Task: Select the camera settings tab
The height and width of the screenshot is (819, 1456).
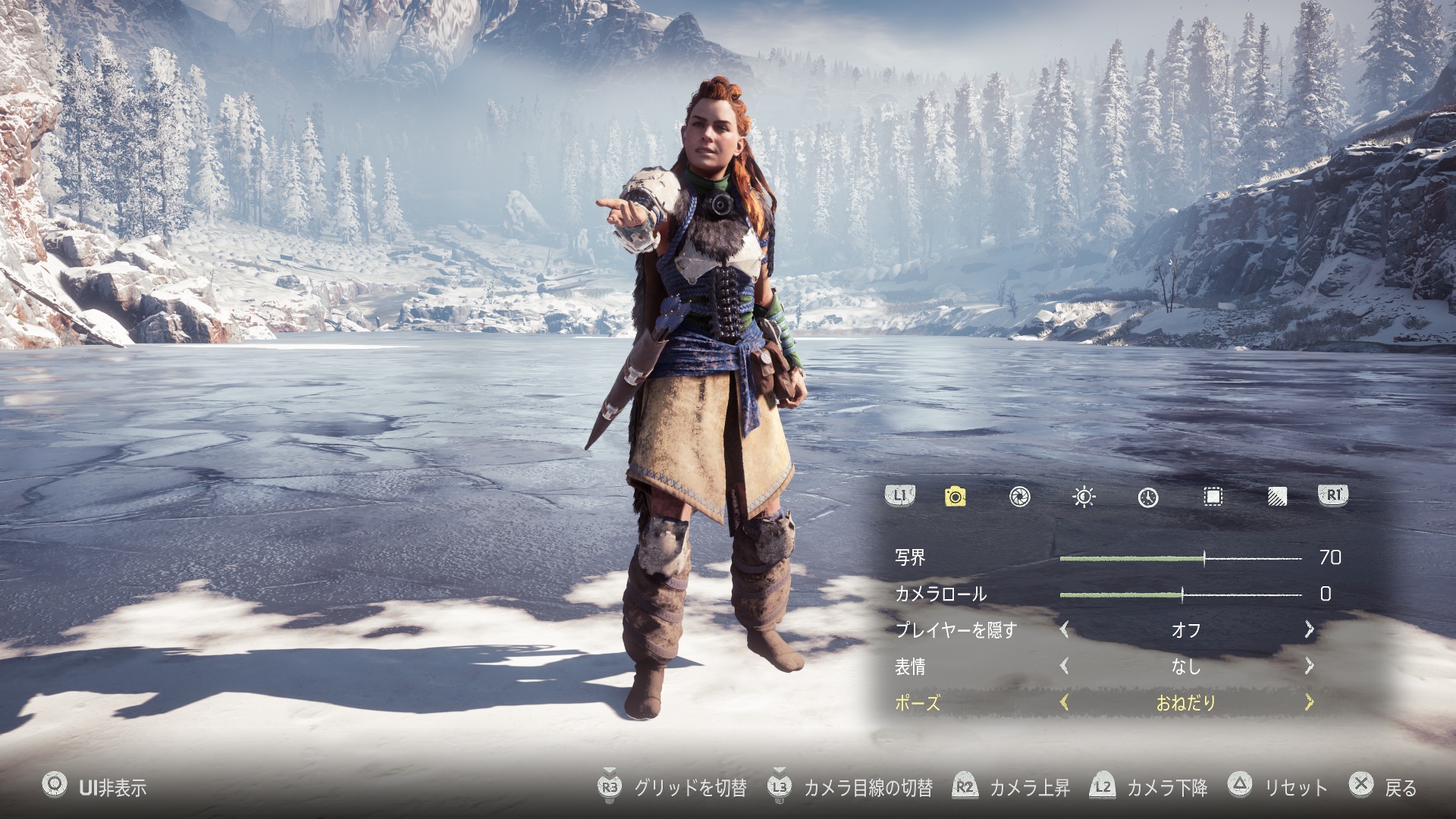Action: [x=955, y=497]
